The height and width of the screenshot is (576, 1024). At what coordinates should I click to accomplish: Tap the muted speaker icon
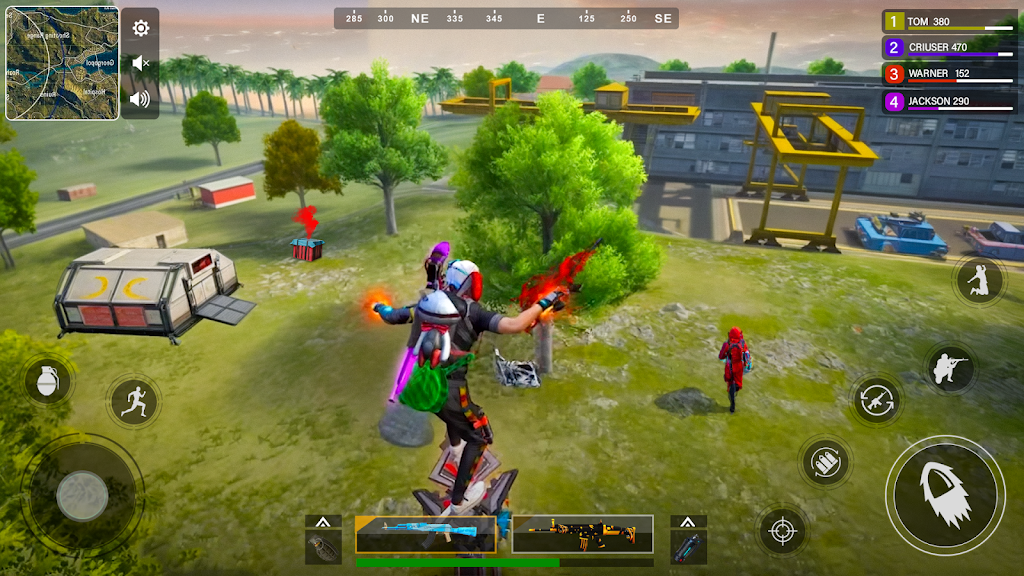[141, 63]
